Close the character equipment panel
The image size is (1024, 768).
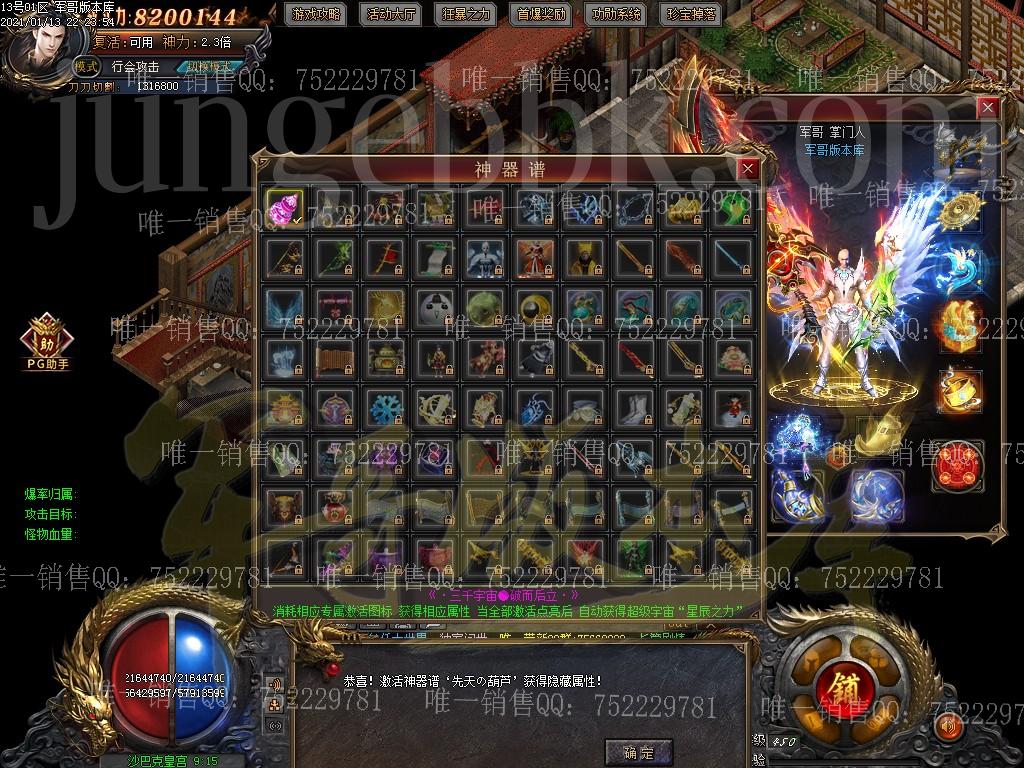click(988, 107)
